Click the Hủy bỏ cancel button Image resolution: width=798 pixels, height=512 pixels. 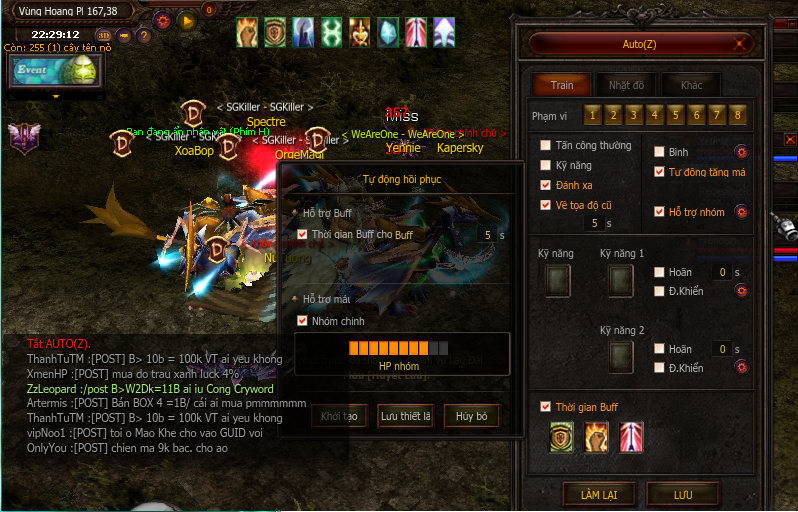[471, 416]
